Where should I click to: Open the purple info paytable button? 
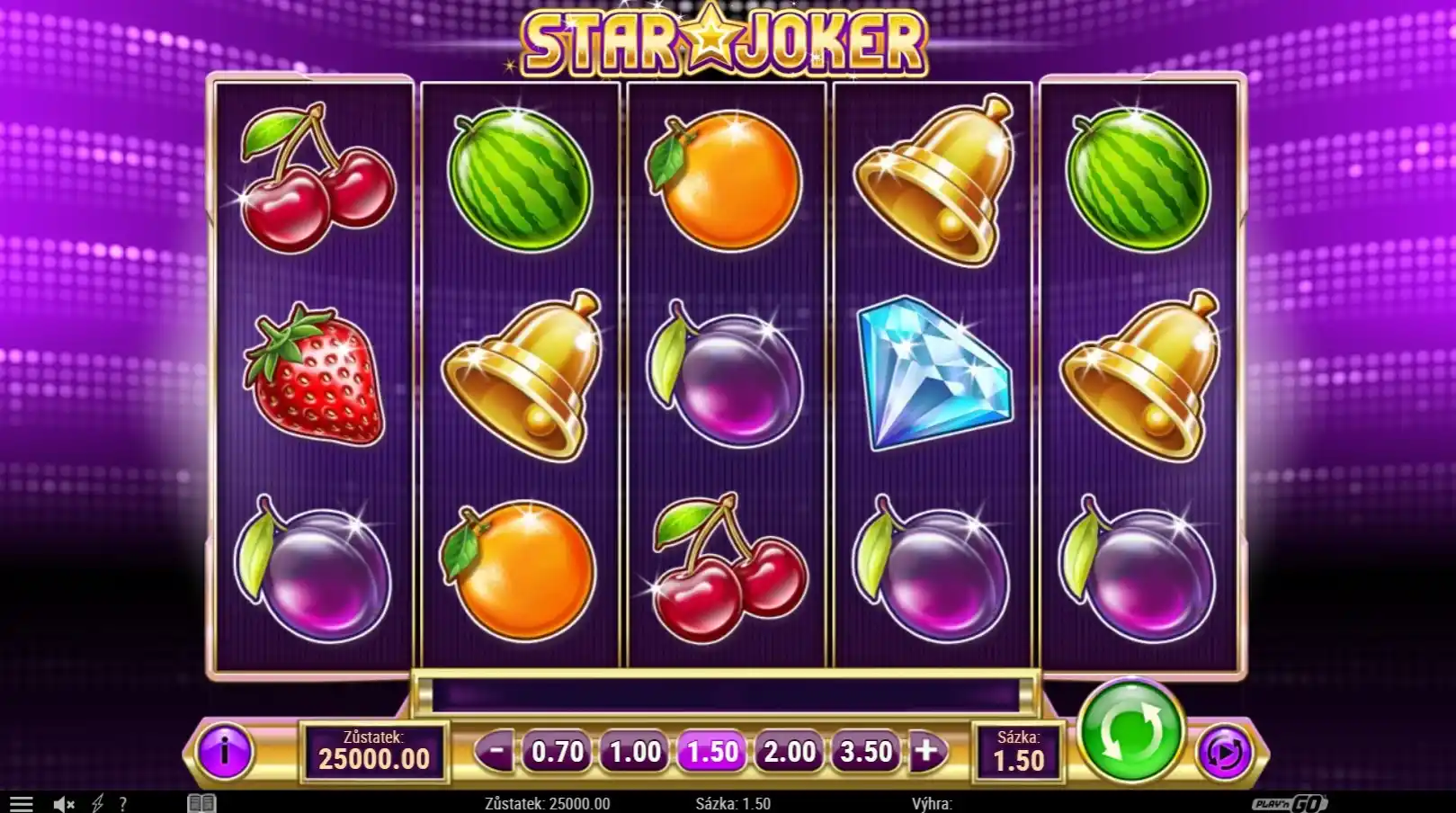tap(224, 751)
